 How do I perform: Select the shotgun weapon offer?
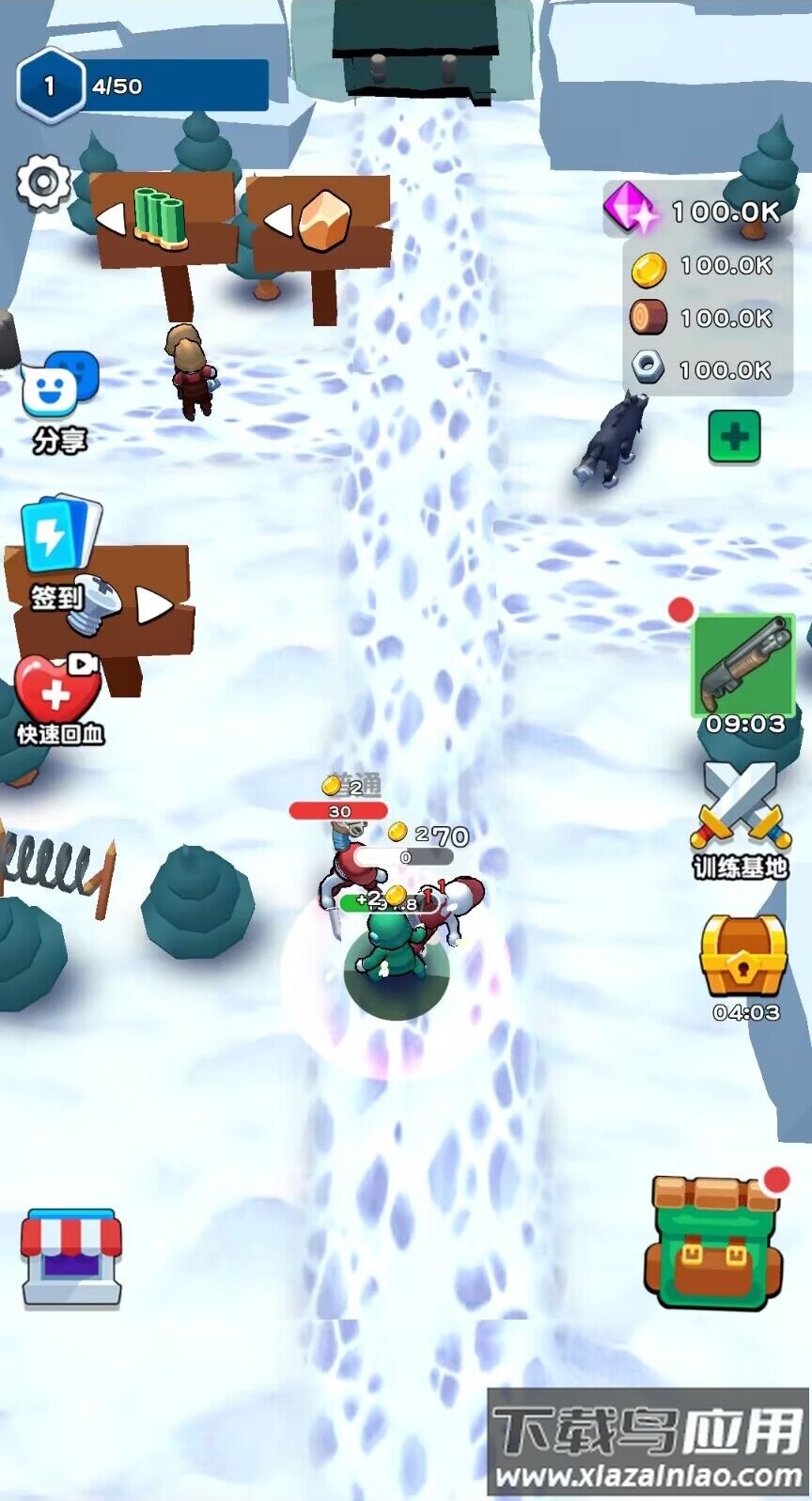(x=743, y=665)
